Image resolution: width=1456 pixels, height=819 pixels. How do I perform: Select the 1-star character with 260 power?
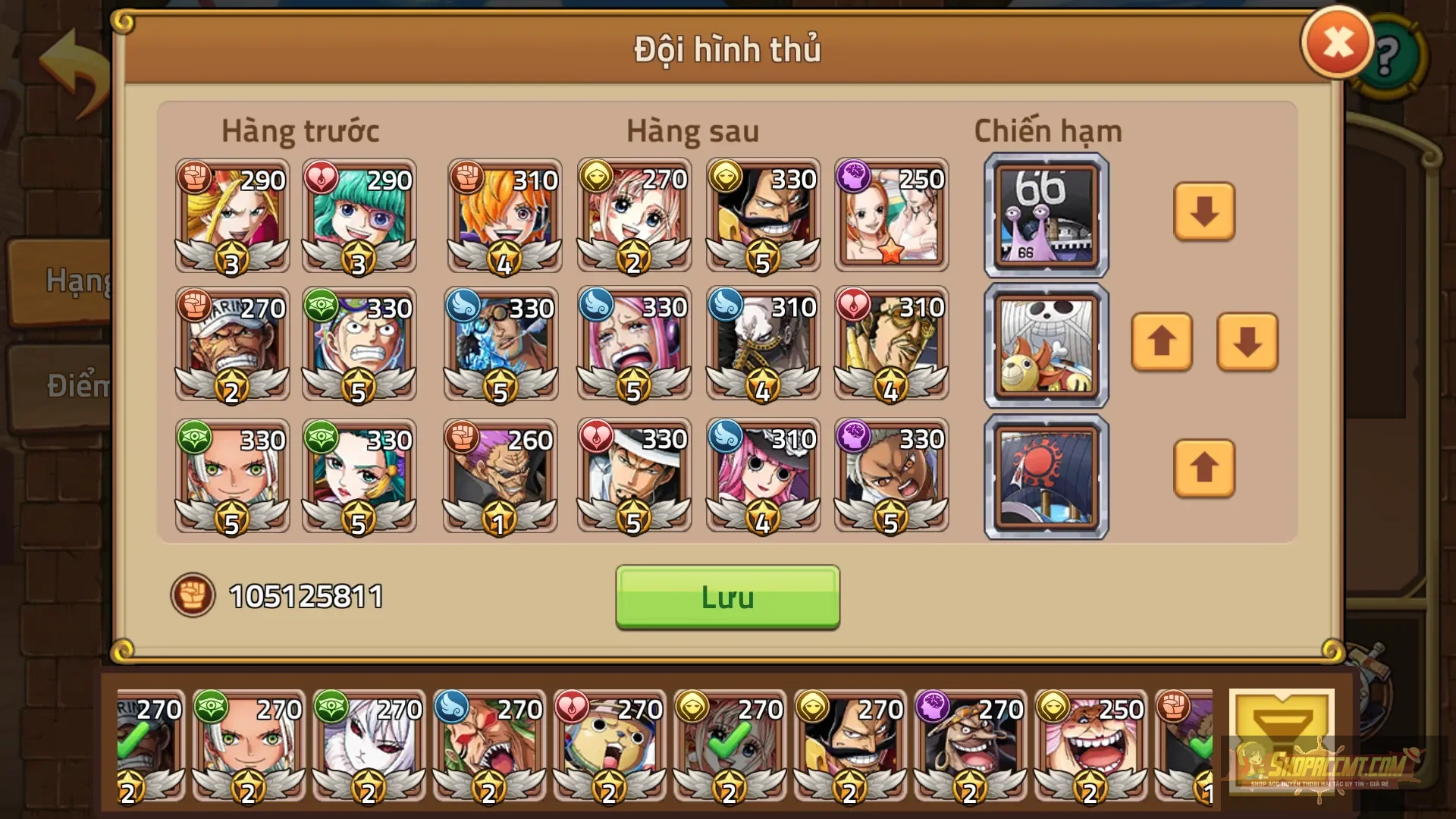(500, 475)
